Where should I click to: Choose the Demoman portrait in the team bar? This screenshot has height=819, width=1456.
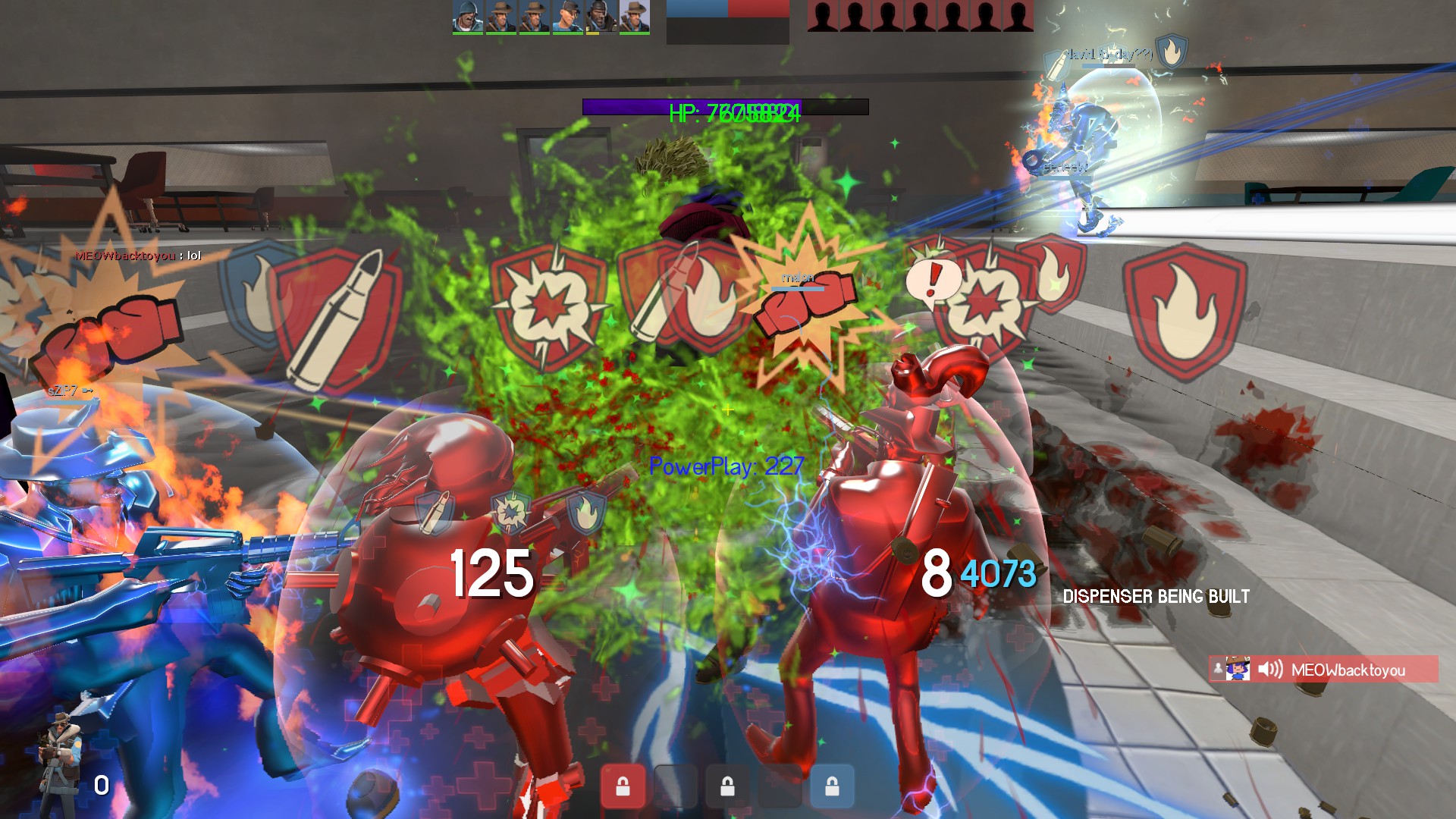[x=600, y=17]
